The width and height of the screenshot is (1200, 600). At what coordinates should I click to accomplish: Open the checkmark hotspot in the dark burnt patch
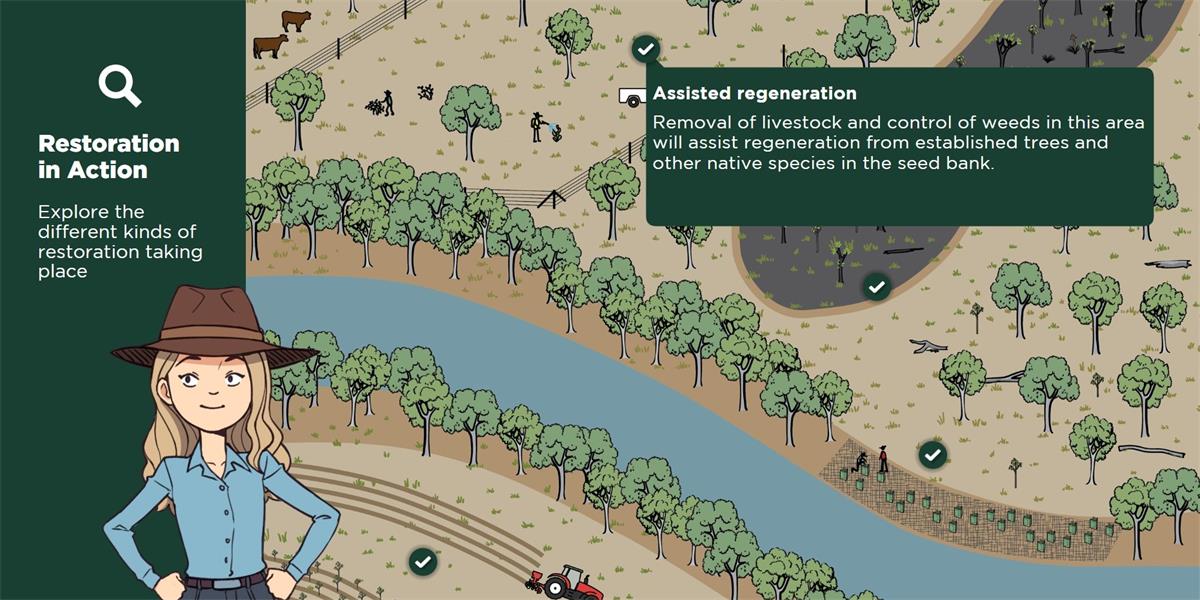click(877, 288)
